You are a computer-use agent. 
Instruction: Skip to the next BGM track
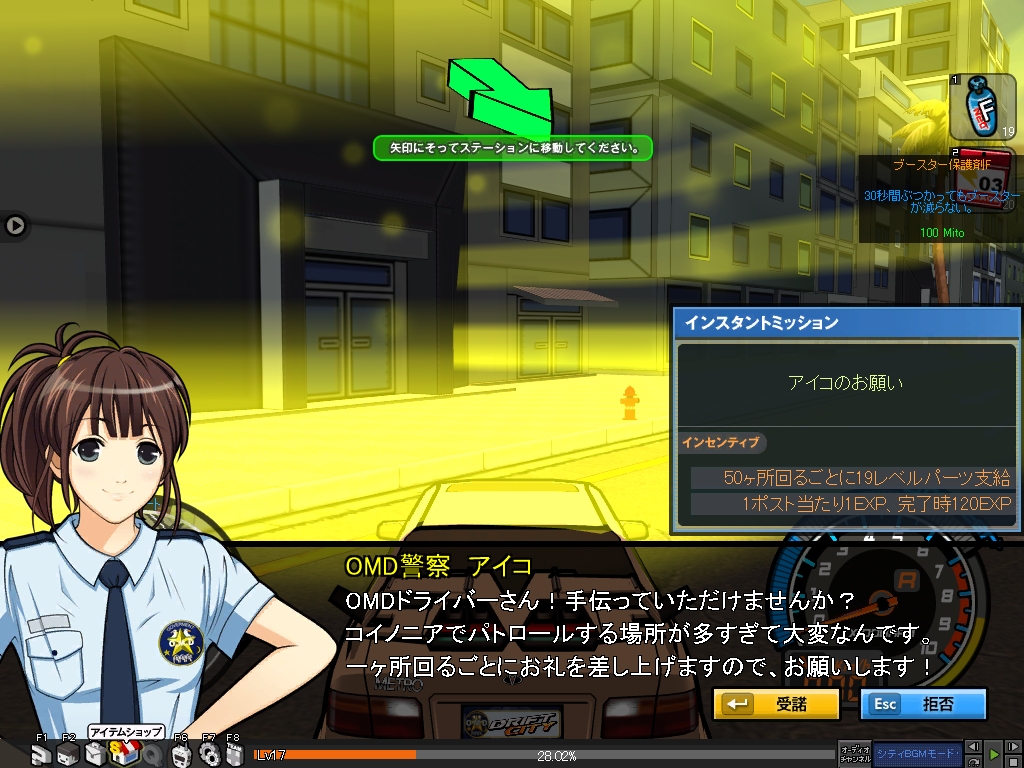point(1012,747)
